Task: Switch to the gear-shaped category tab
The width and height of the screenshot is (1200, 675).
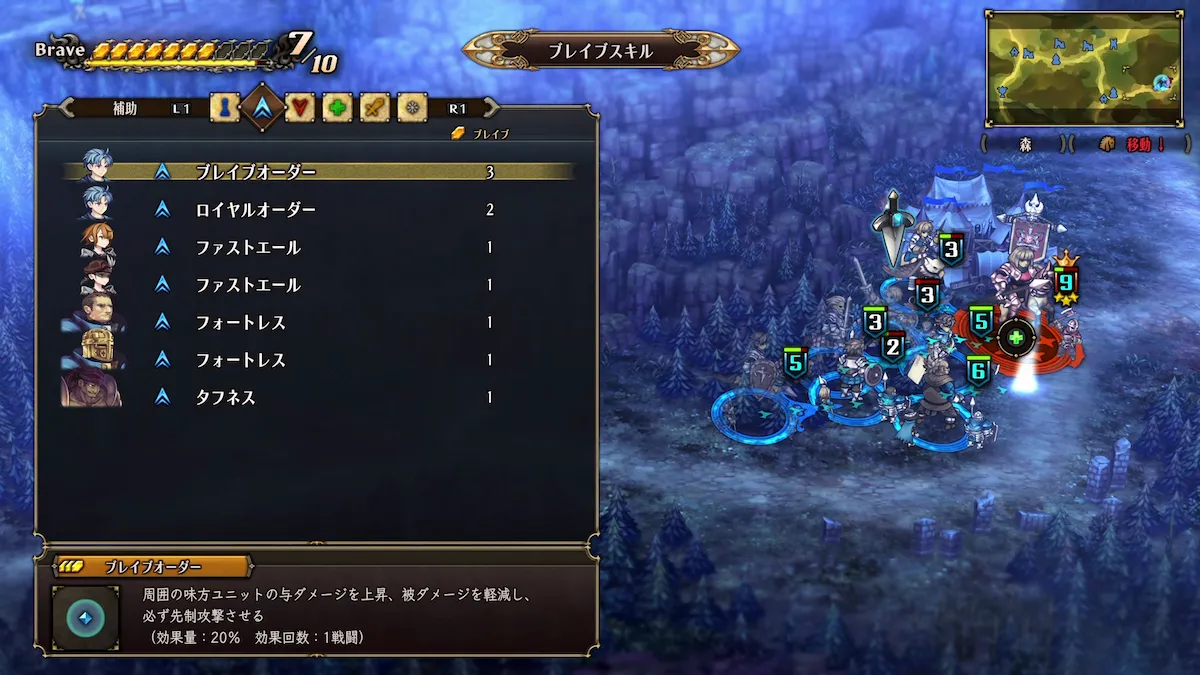Action: pyautogui.click(x=412, y=107)
